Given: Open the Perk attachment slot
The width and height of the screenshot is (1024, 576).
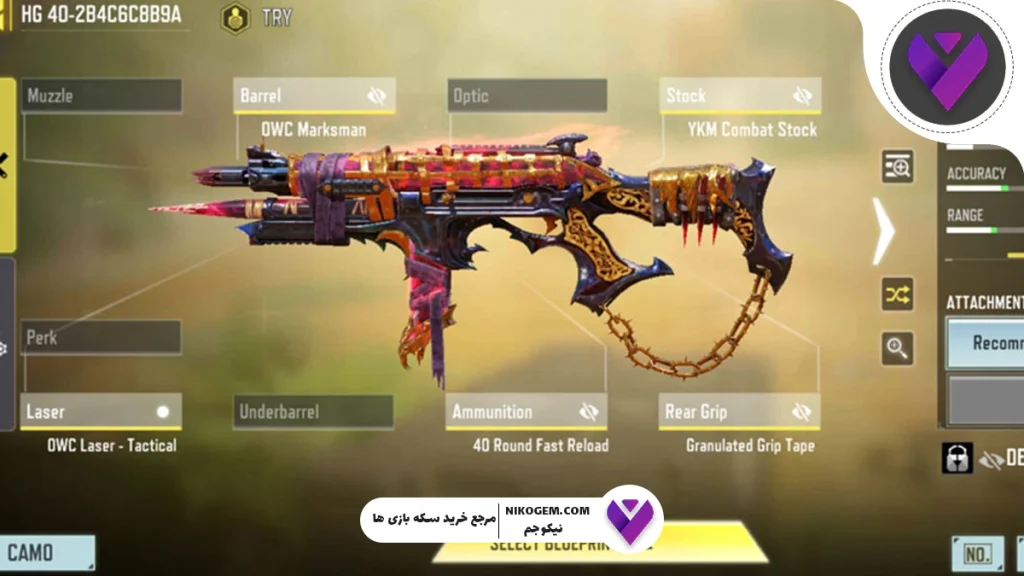Looking at the screenshot, I should [x=102, y=338].
